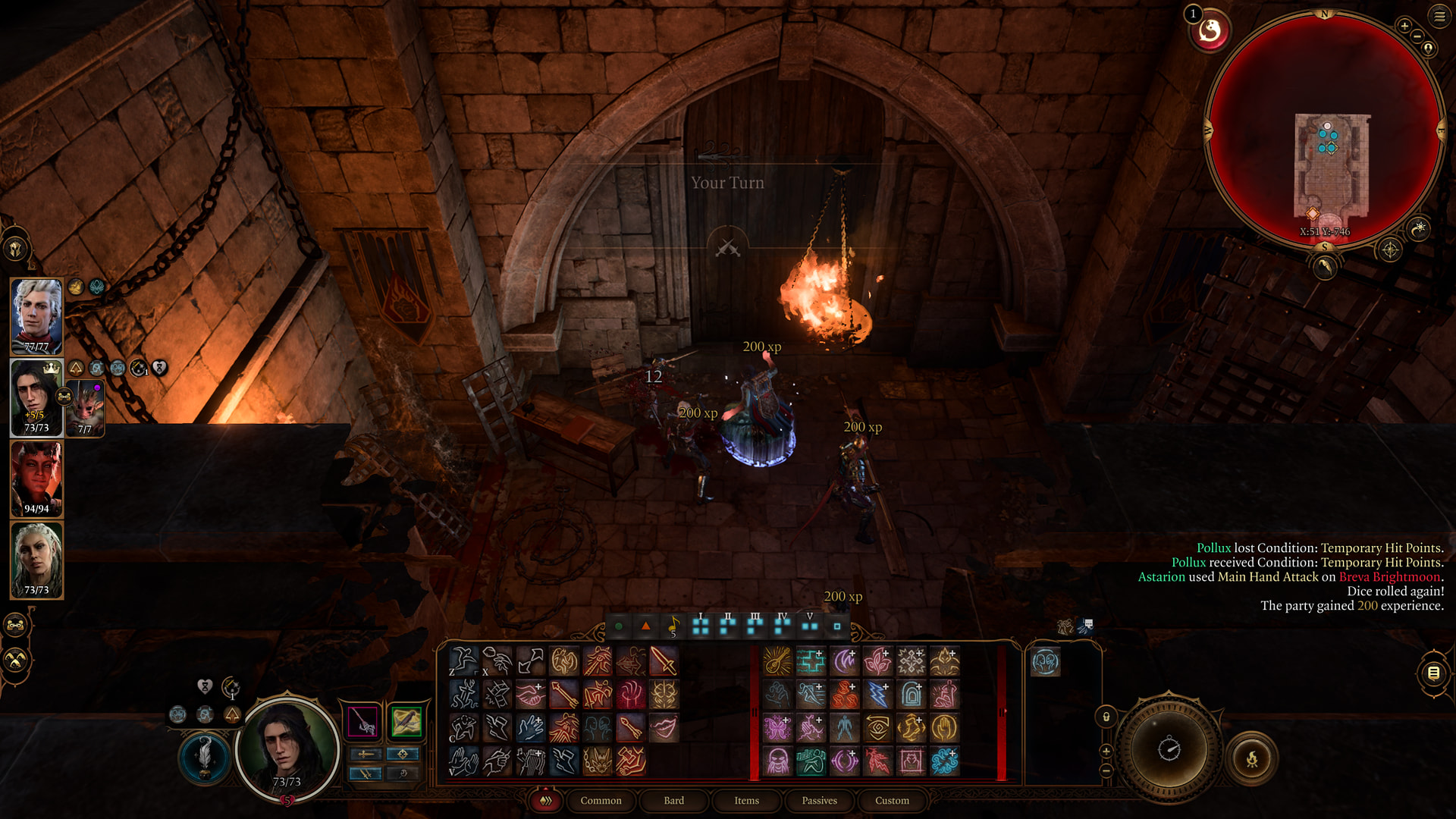This screenshot has width=1456, height=819.
Task: Zoom in the minimap with plus button
Action: point(1404,26)
